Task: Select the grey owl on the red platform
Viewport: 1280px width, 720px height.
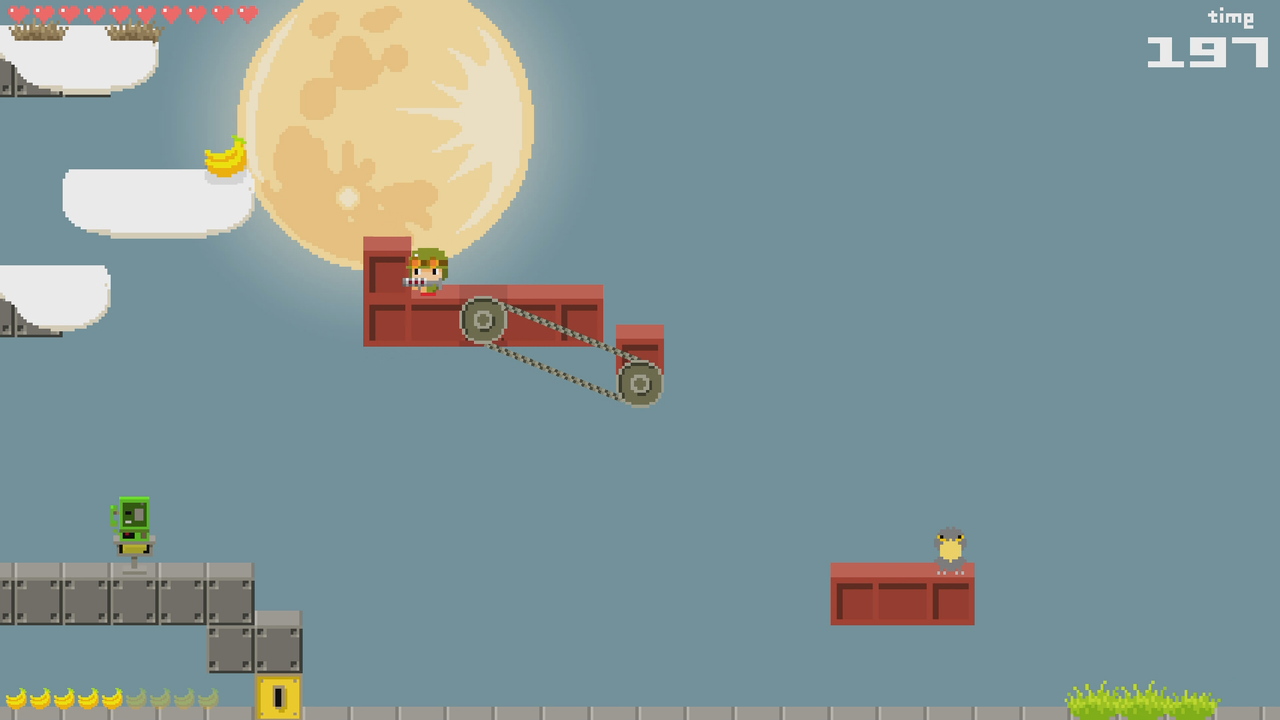Action: pyautogui.click(x=948, y=545)
